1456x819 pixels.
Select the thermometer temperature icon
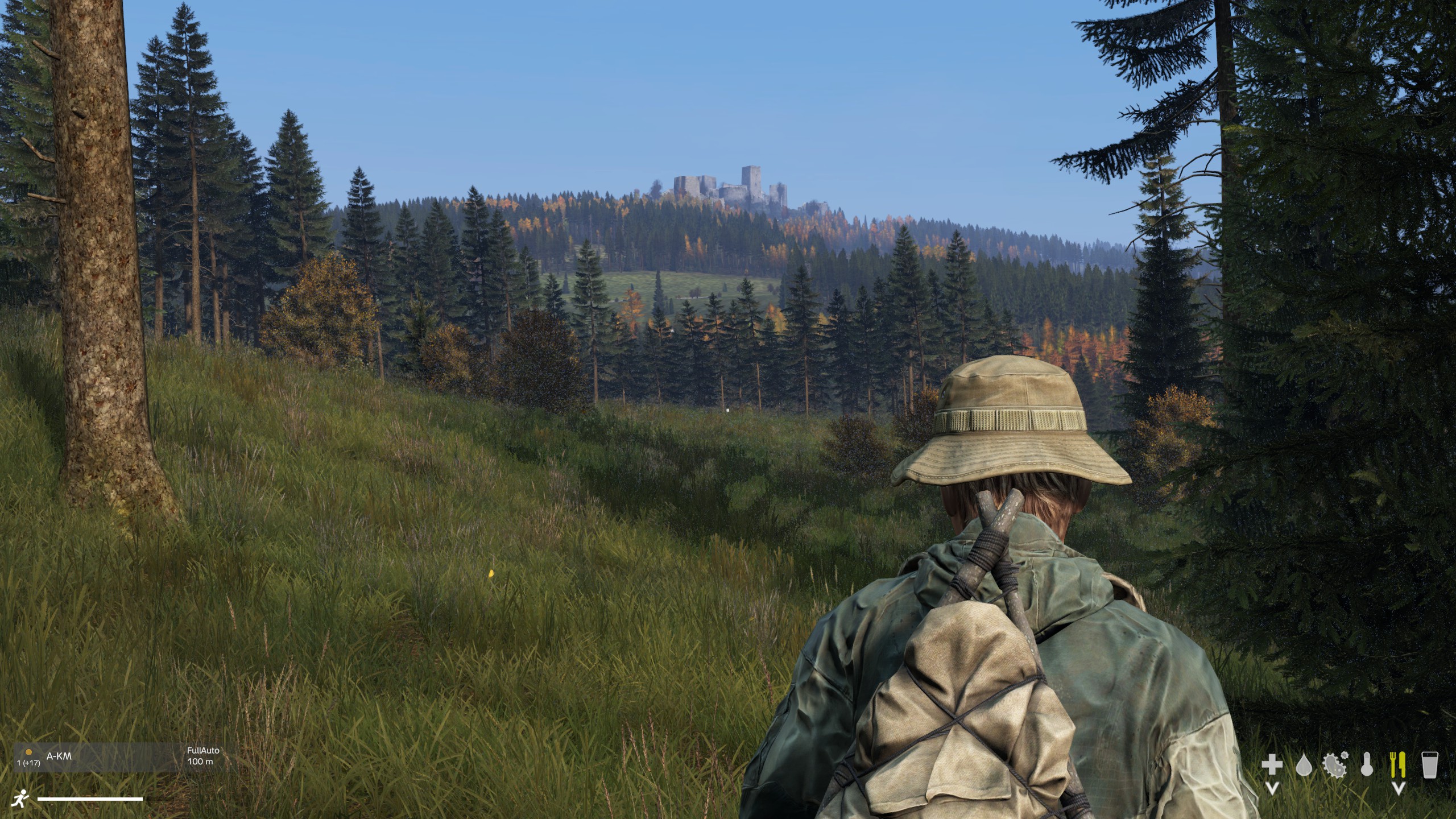tap(1367, 765)
